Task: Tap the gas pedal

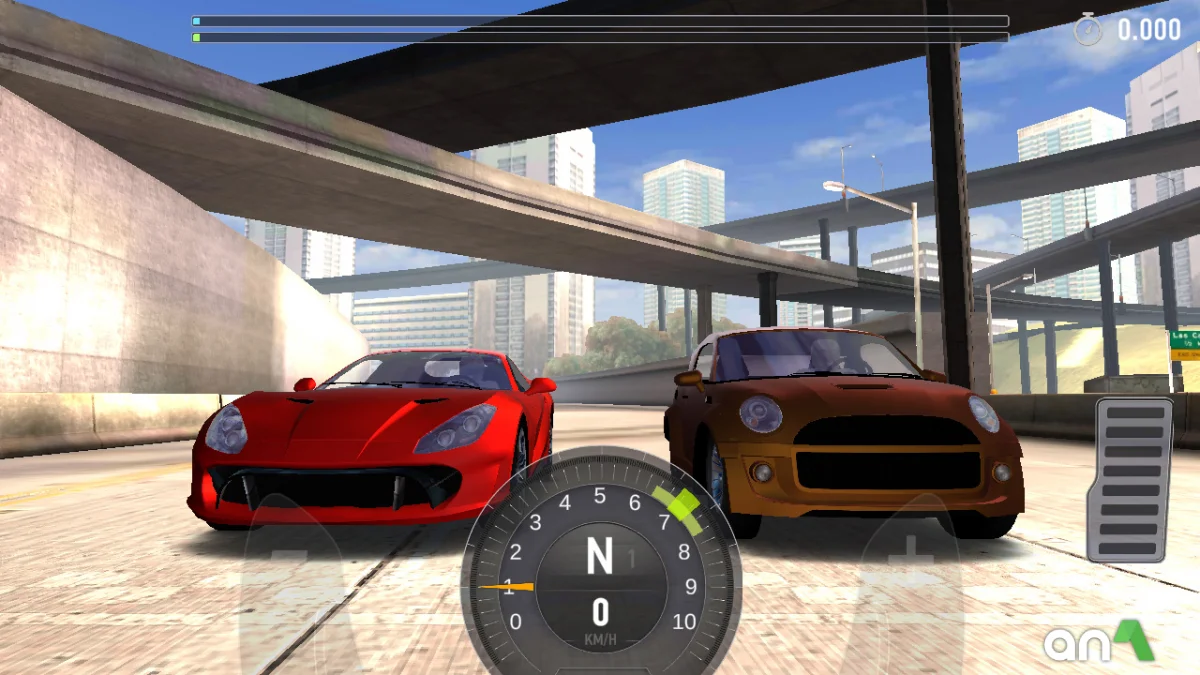Action: click(x=1130, y=479)
